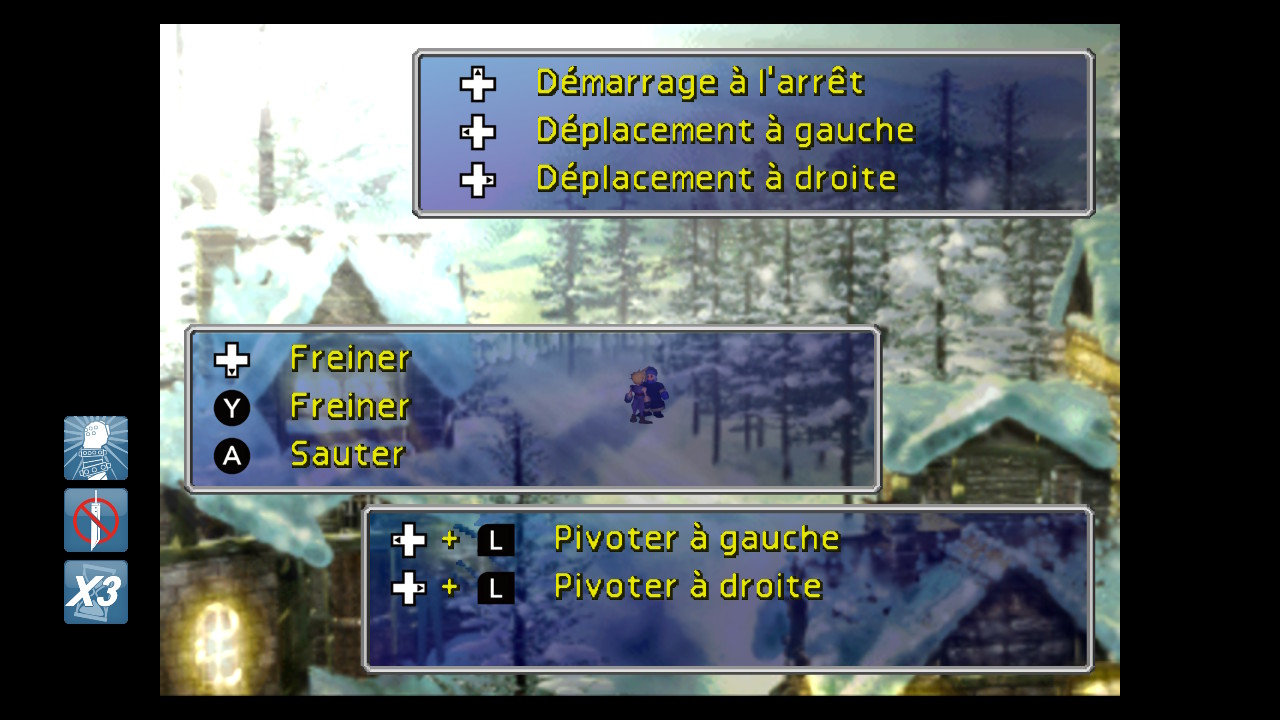Viewport: 1280px width, 720px height.
Task: Activate the x3 high speed booster
Action: pyautogui.click(x=96, y=593)
